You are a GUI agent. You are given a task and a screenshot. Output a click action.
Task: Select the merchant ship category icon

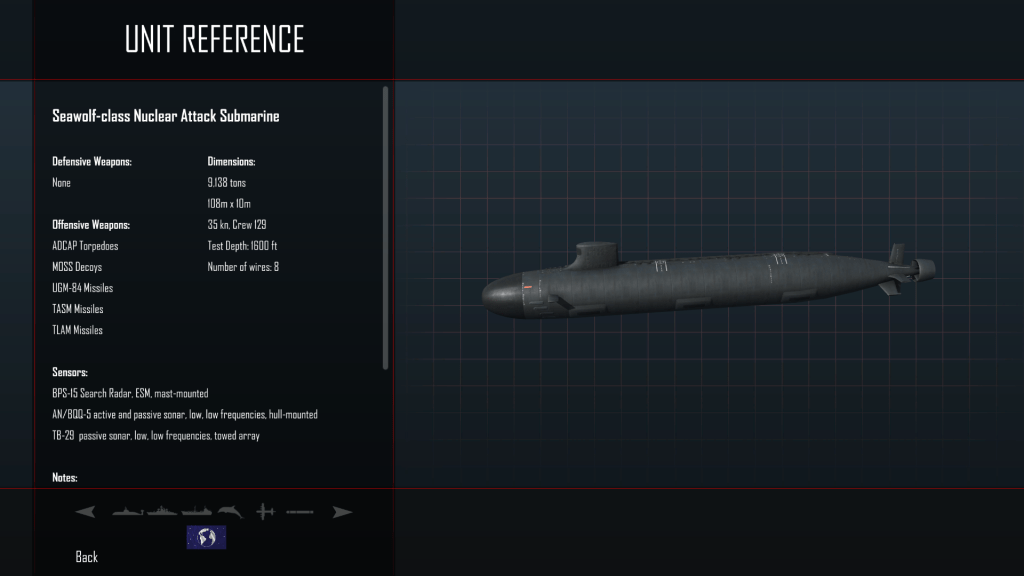[x=197, y=512]
